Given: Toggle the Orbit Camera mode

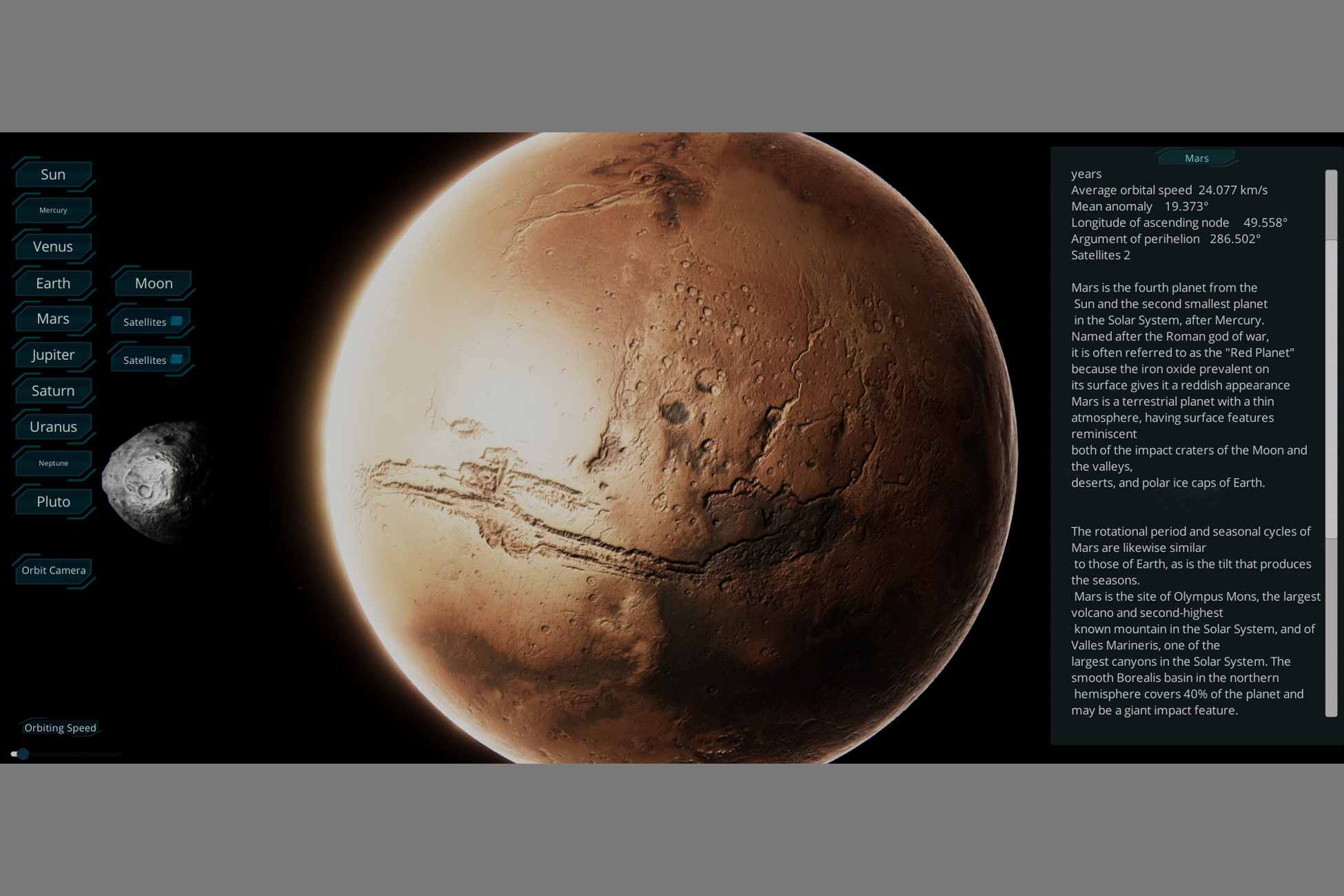Looking at the screenshot, I should pyautogui.click(x=53, y=570).
